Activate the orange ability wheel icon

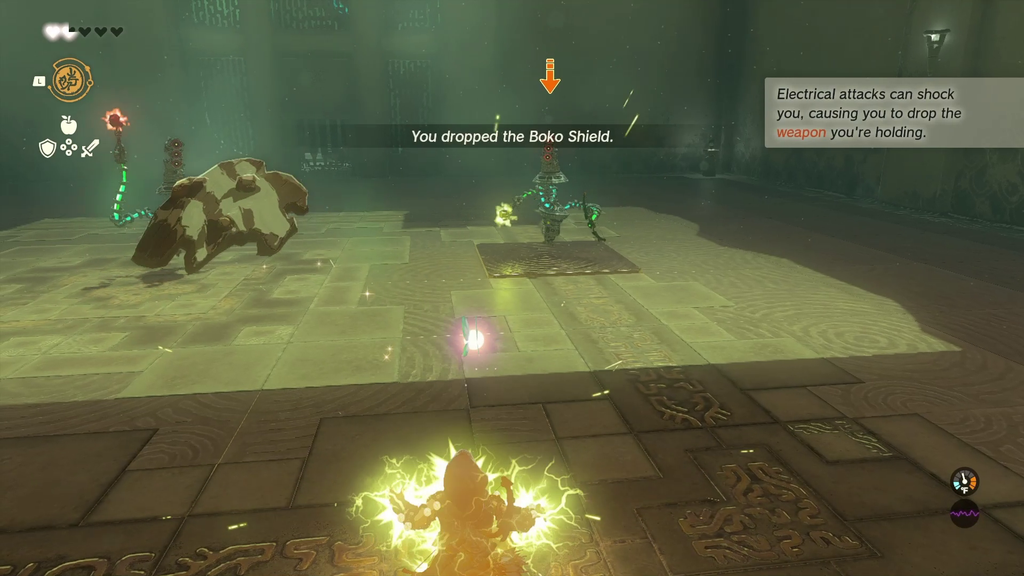coord(71,80)
